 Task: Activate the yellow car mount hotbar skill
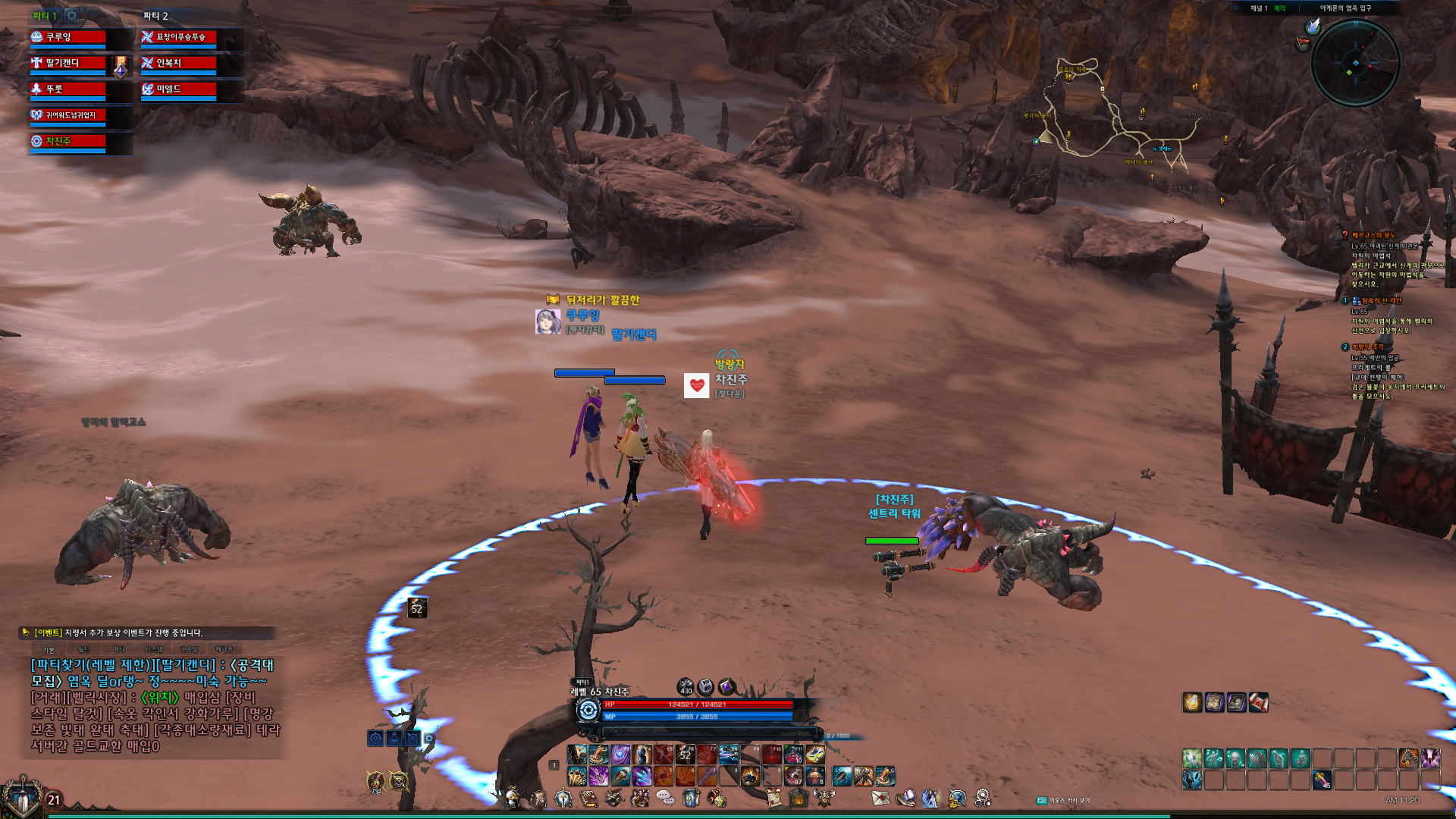(815, 755)
